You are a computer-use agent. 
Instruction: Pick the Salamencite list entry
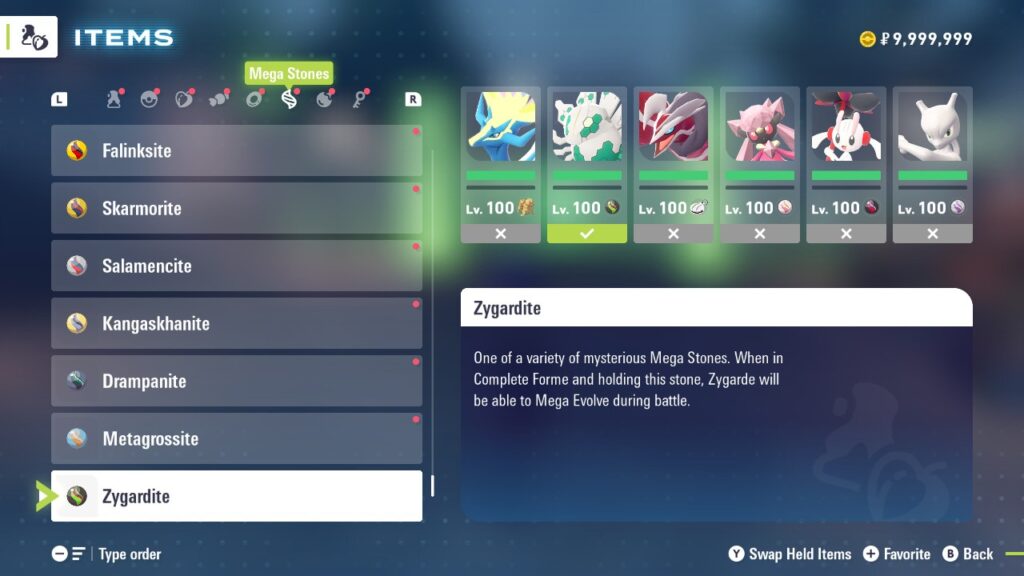236,266
